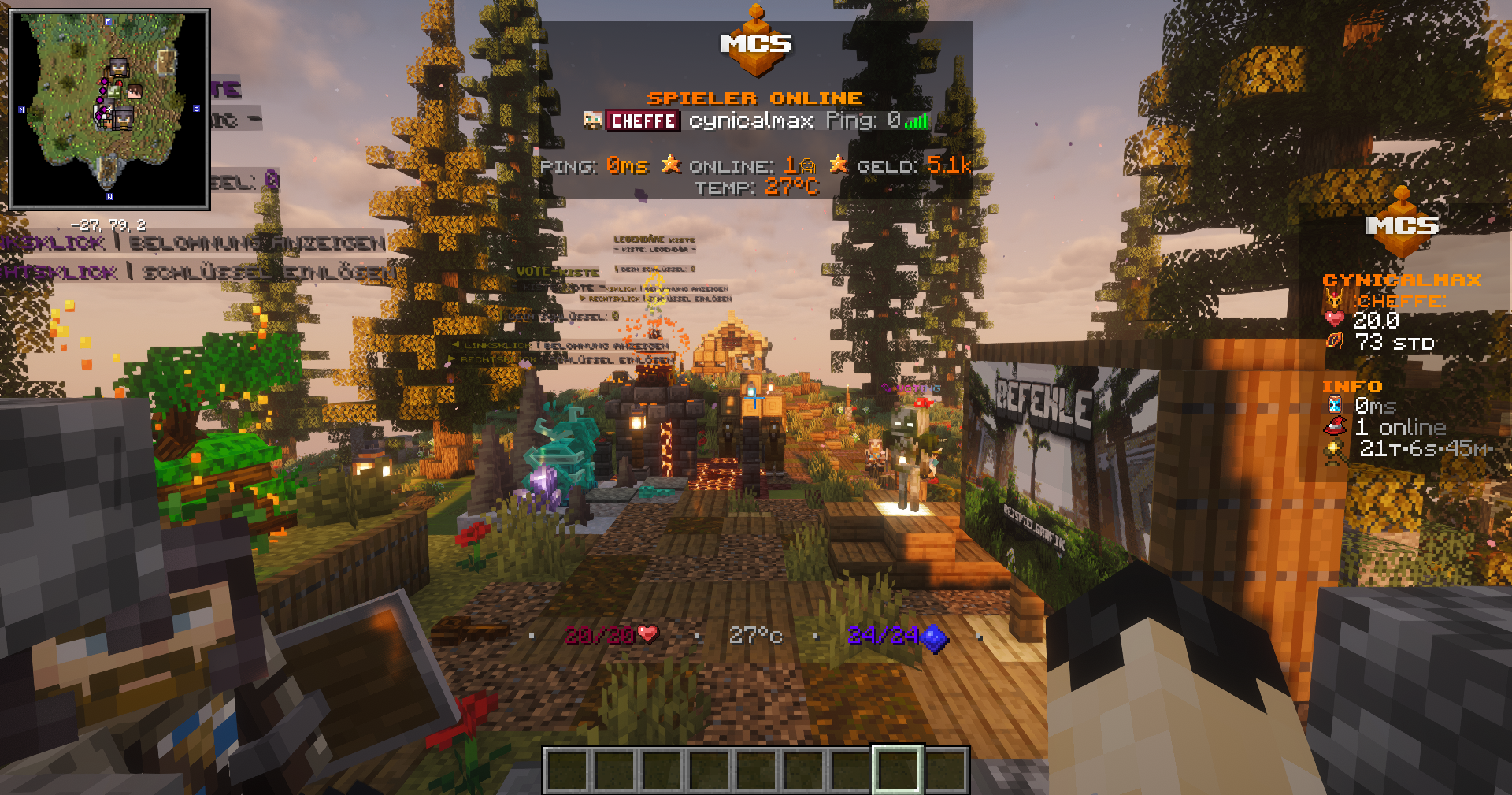Click the green signal bars next to cynicalmax
The height and width of the screenshot is (795, 1512).
918,122
